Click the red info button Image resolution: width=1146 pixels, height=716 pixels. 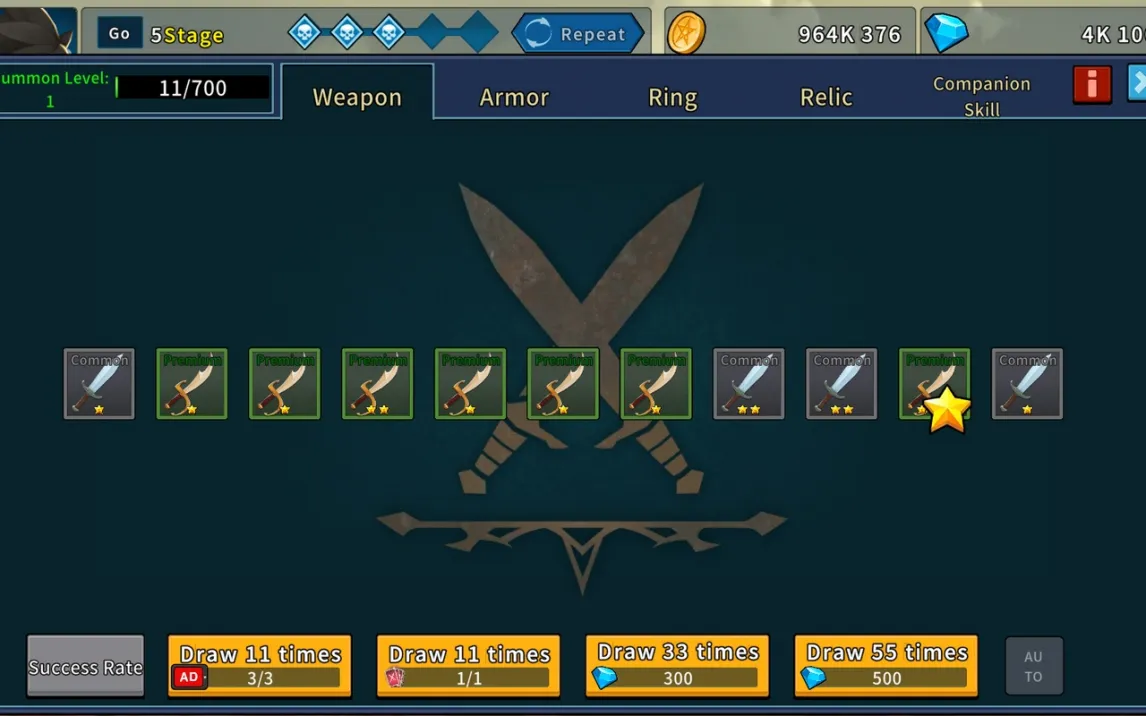[x=1092, y=85]
